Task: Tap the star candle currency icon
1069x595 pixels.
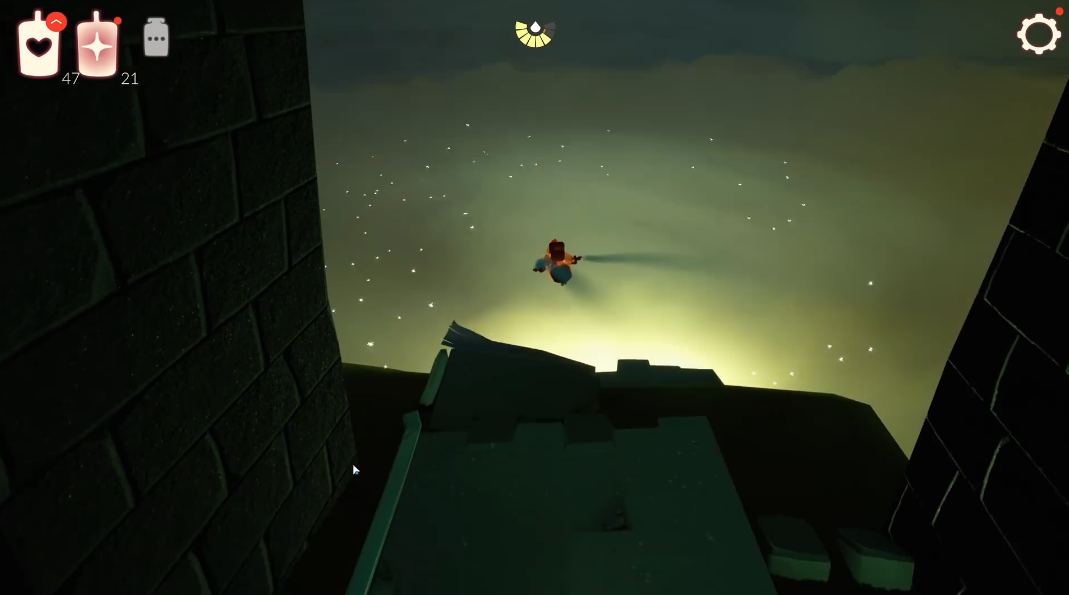Action: coord(97,47)
